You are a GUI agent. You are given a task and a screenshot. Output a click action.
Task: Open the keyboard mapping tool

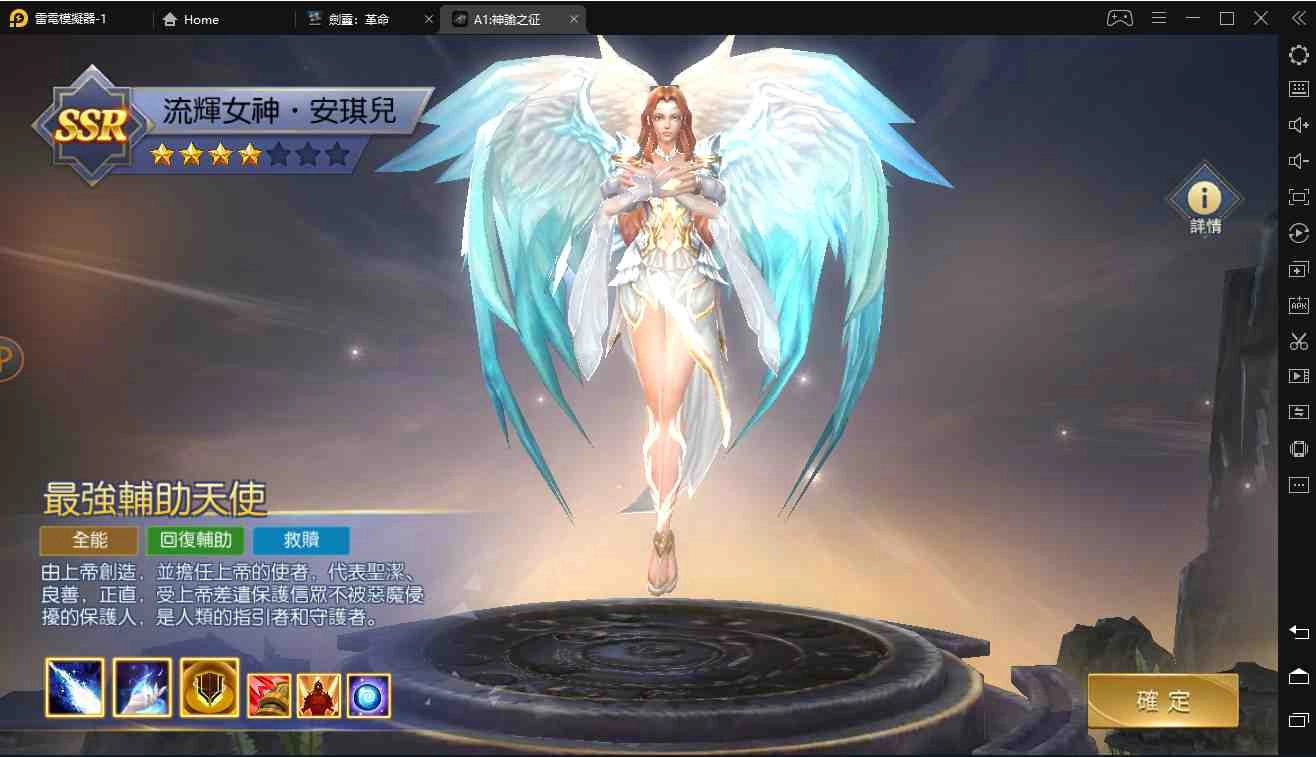1297,90
